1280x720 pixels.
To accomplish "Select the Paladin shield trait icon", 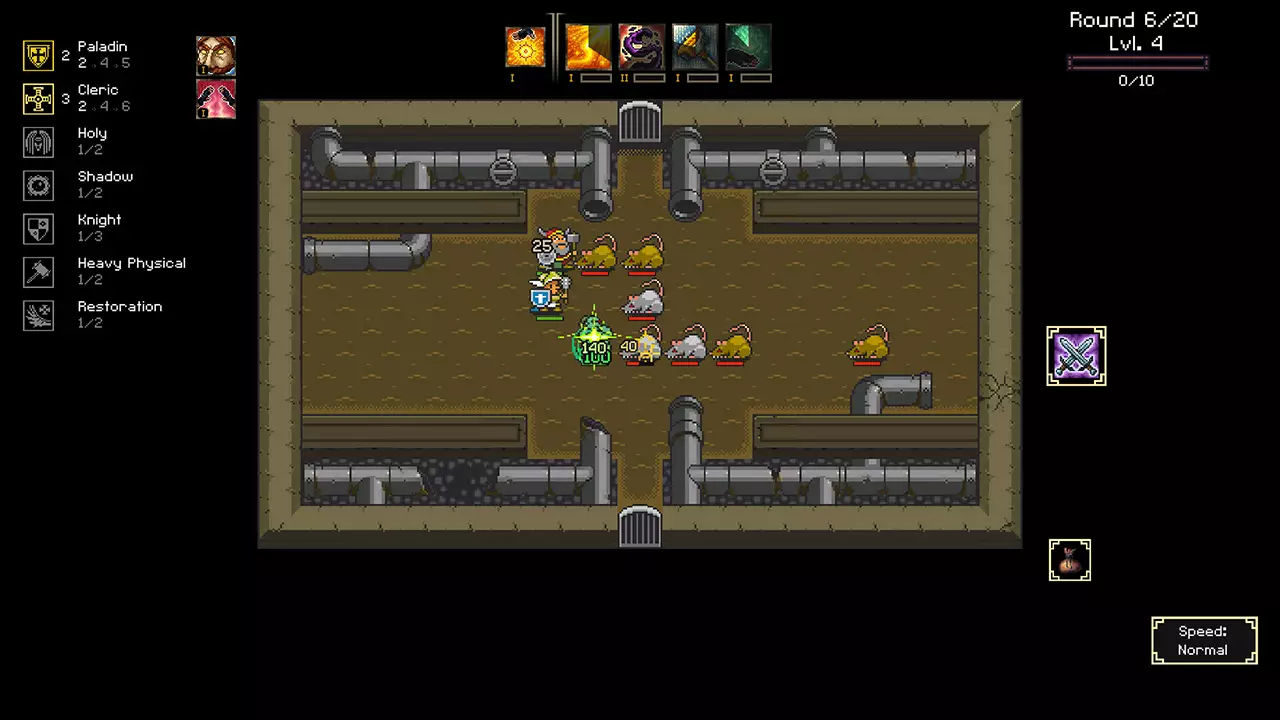I will point(38,55).
